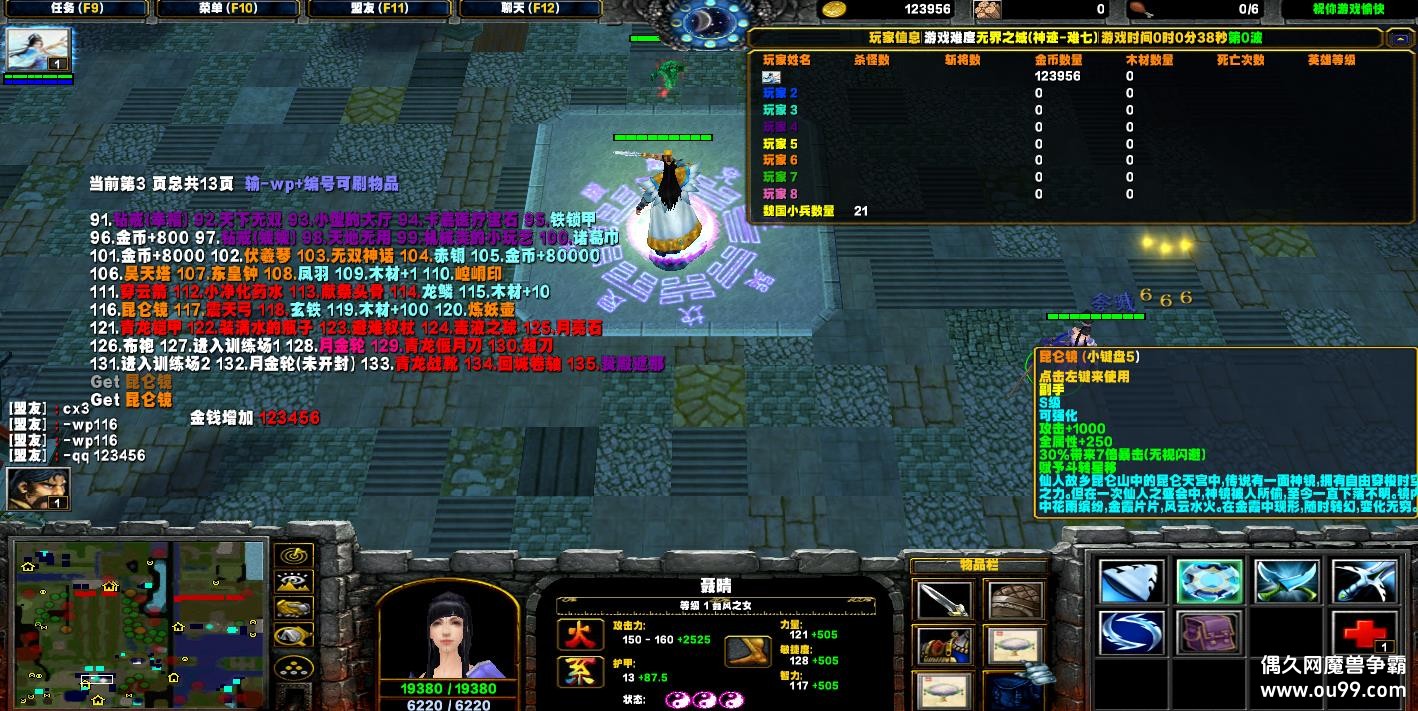Activate the green-highlighted circular blade ability
Screen dimensions: 1418x711
(1209, 582)
